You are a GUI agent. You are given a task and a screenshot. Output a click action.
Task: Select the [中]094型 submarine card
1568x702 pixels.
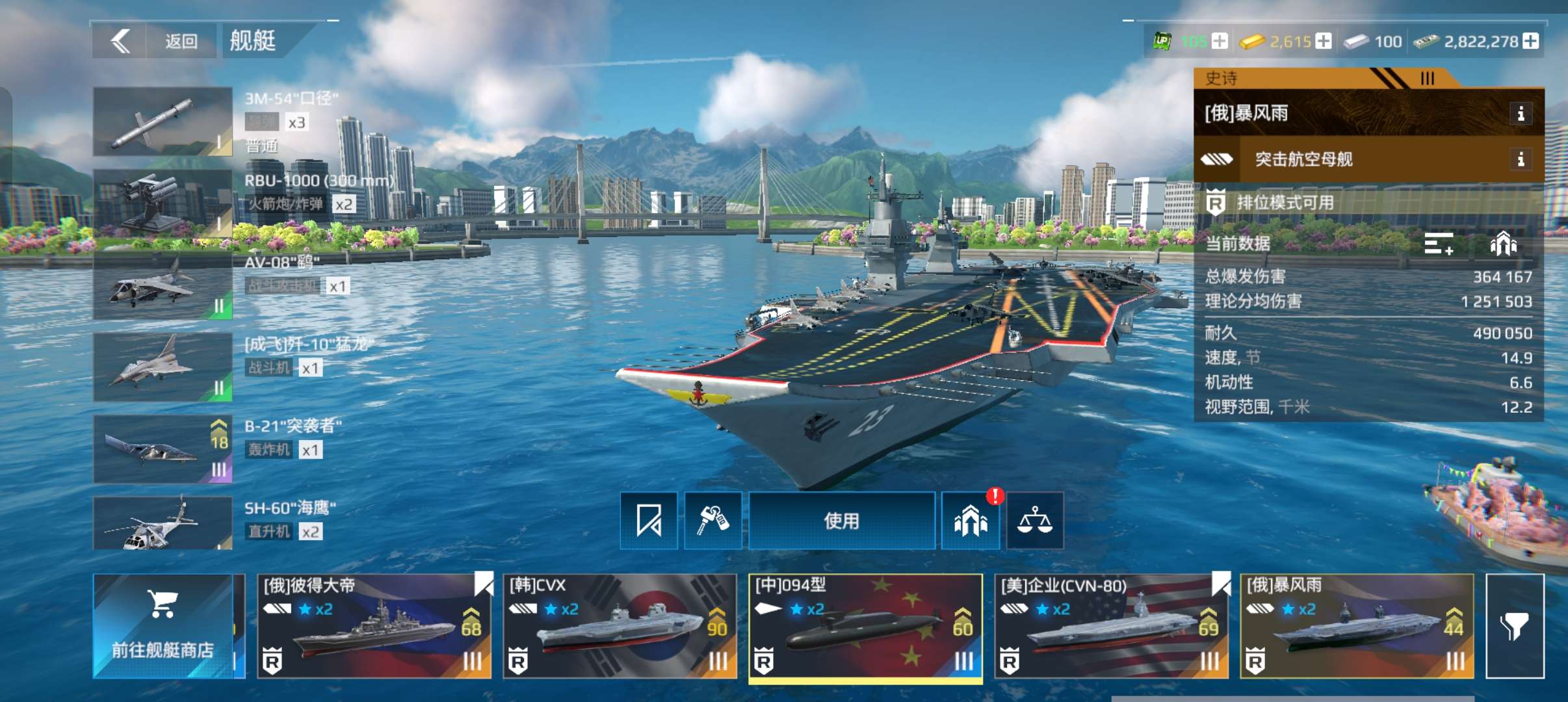pyautogui.click(x=865, y=626)
